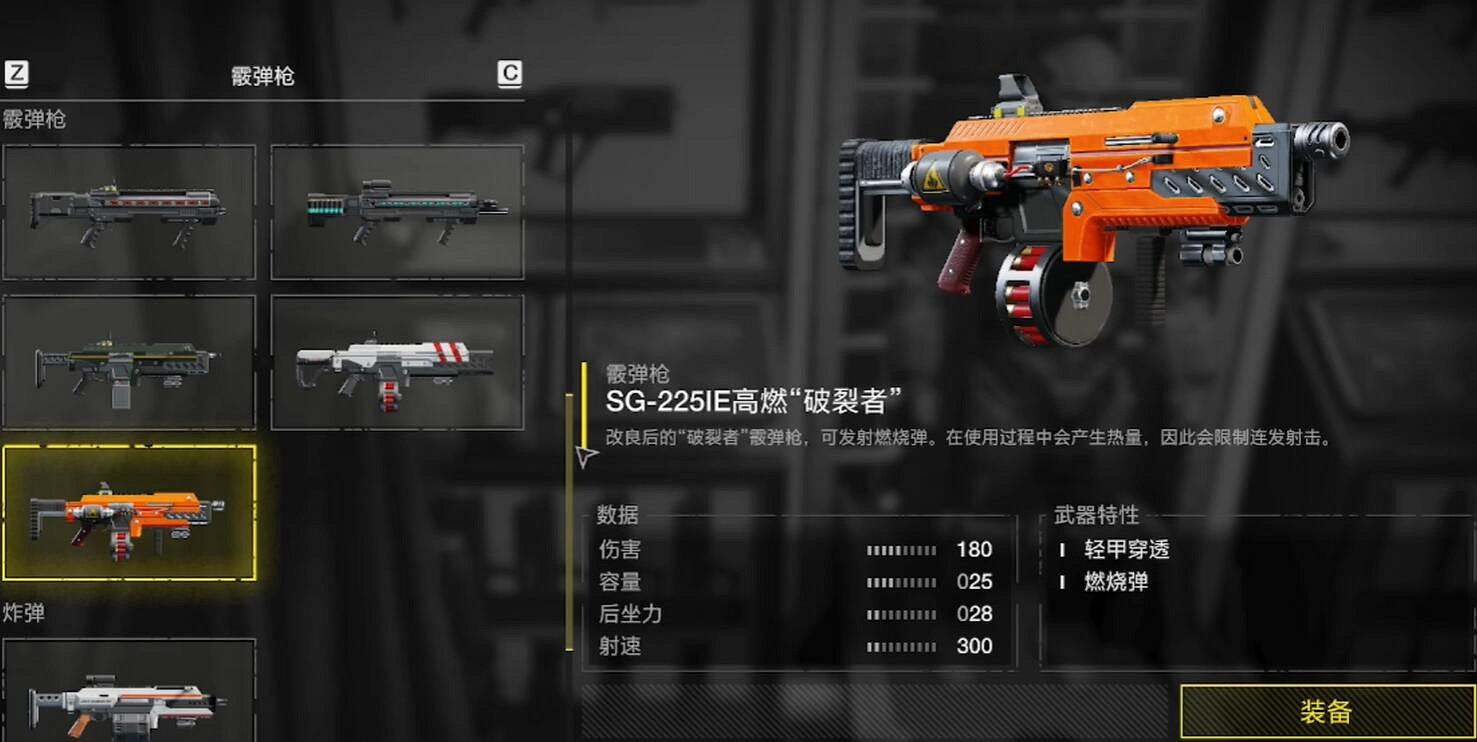
Task: Select the yellow highlight frame around equipped shotgun
Action: point(129,517)
